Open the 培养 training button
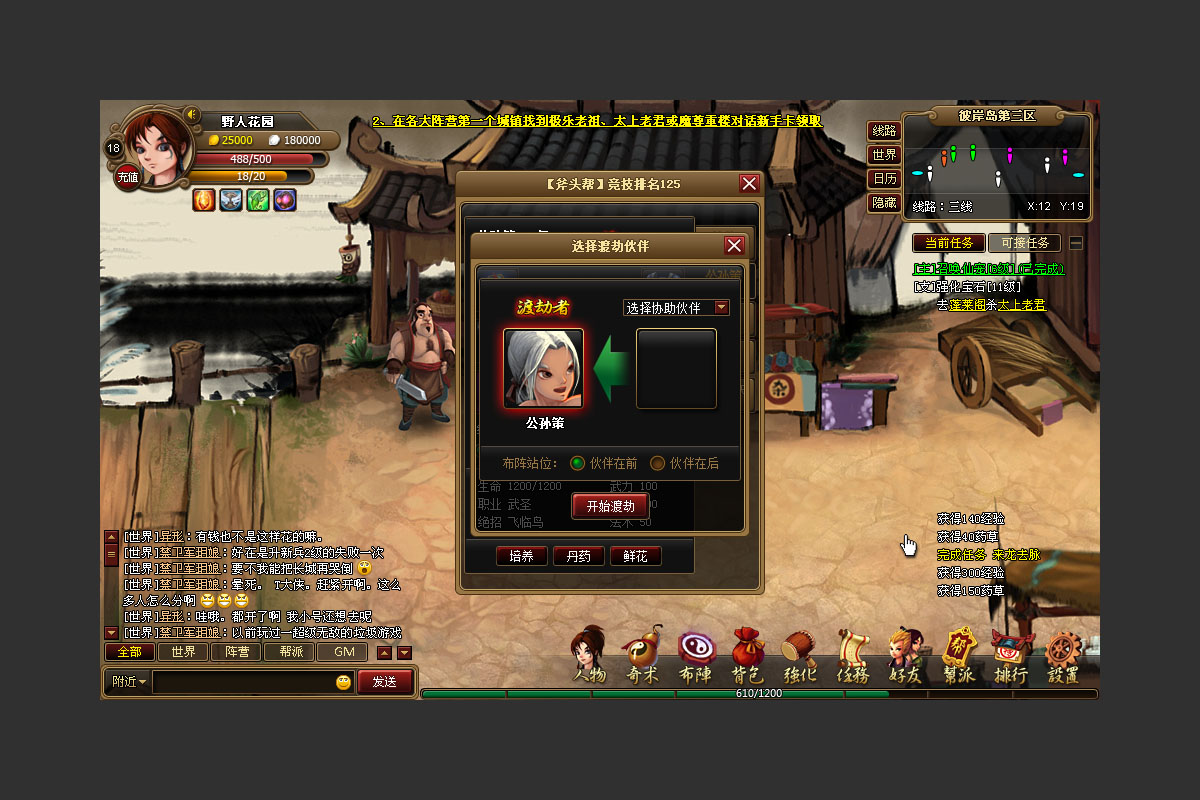 coord(521,556)
